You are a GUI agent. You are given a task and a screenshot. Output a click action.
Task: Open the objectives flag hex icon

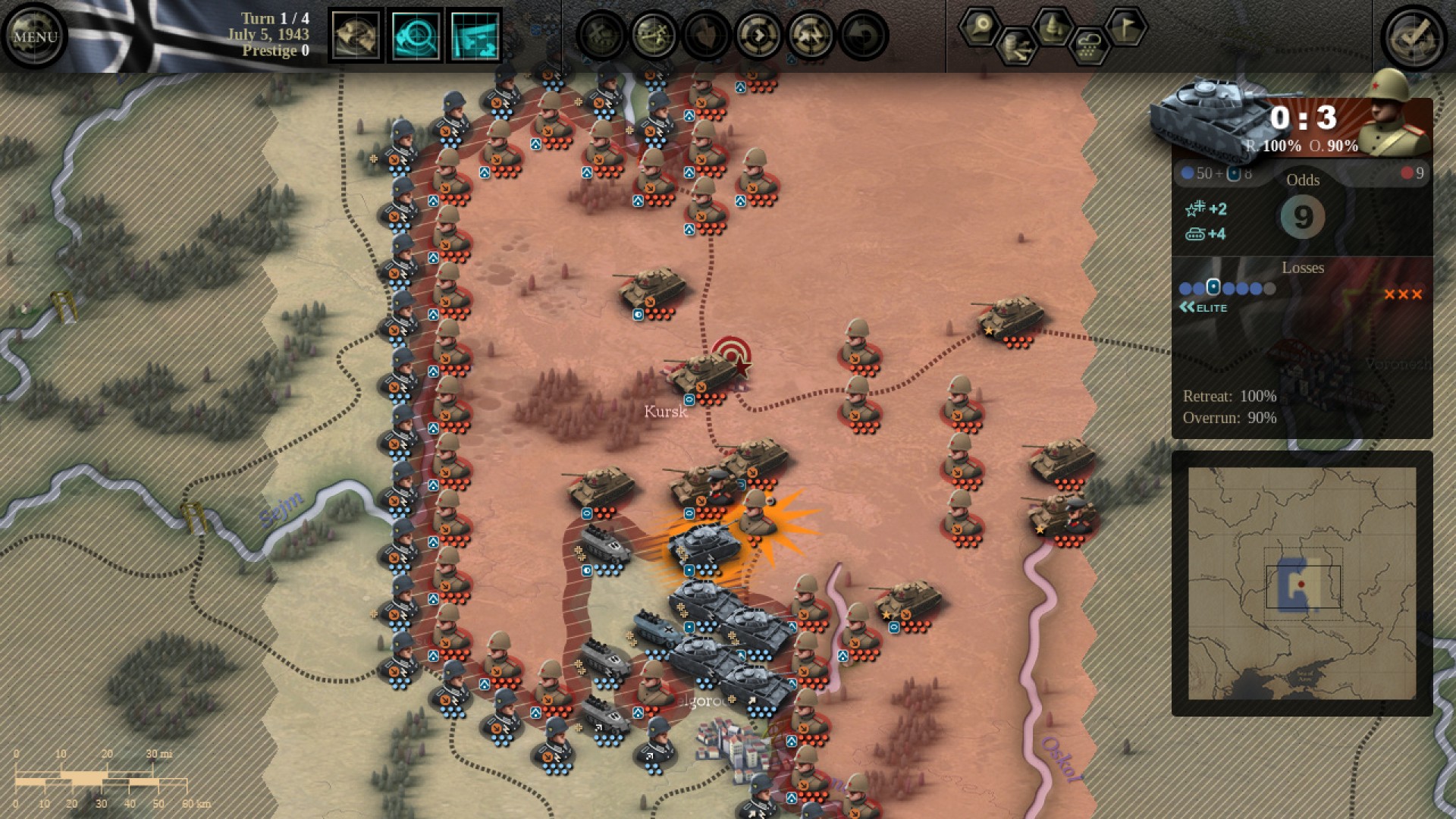1127,27
